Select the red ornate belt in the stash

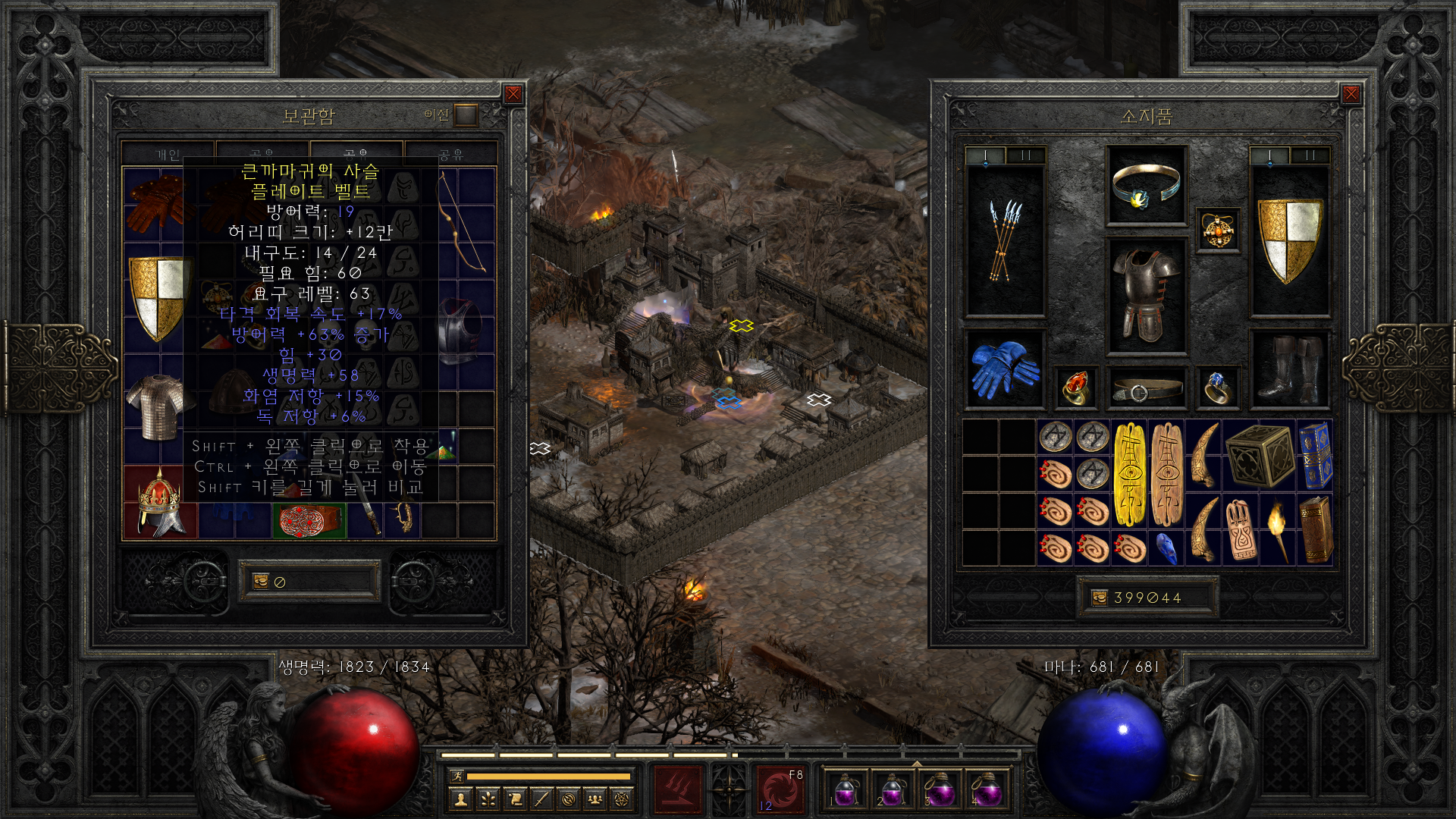(x=309, y=521)
